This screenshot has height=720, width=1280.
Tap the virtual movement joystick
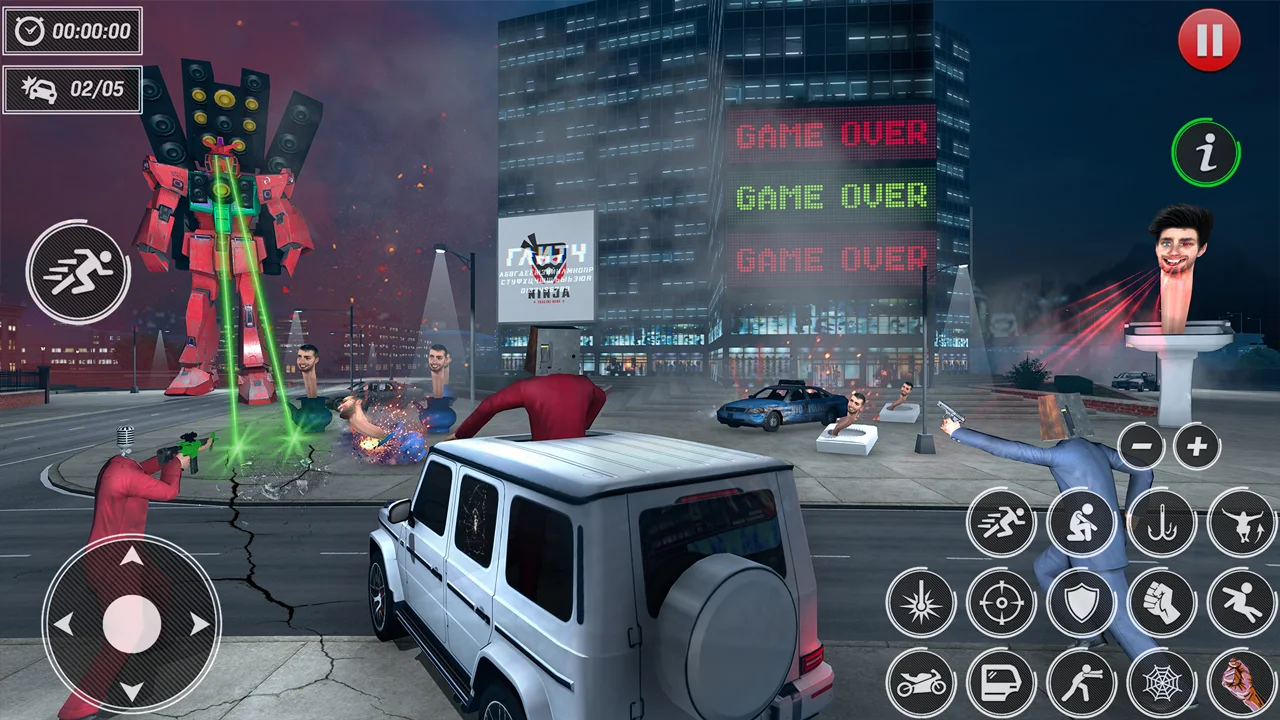click(x=130, y=625)
